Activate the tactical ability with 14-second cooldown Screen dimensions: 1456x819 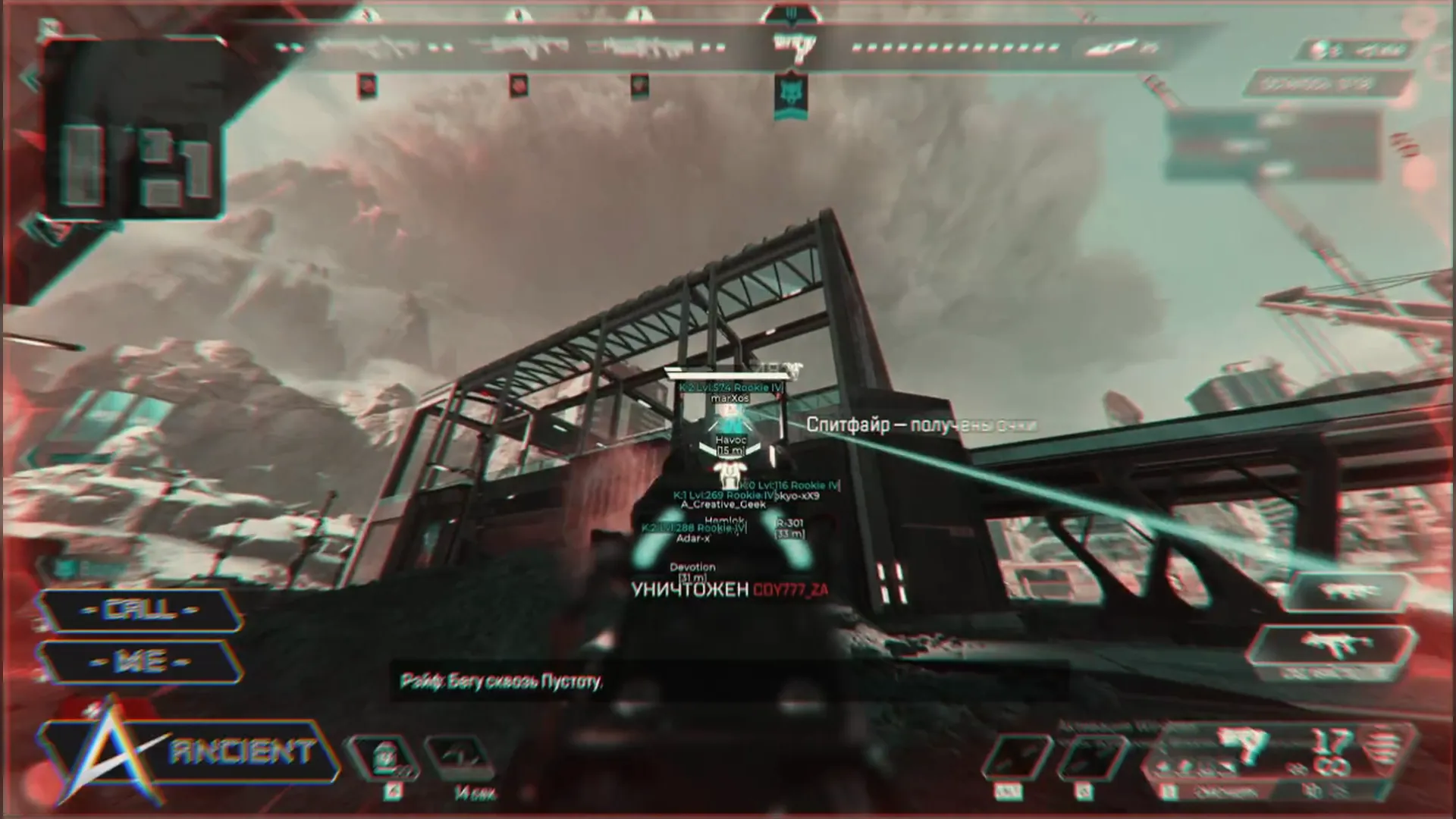tap(460, 756)
